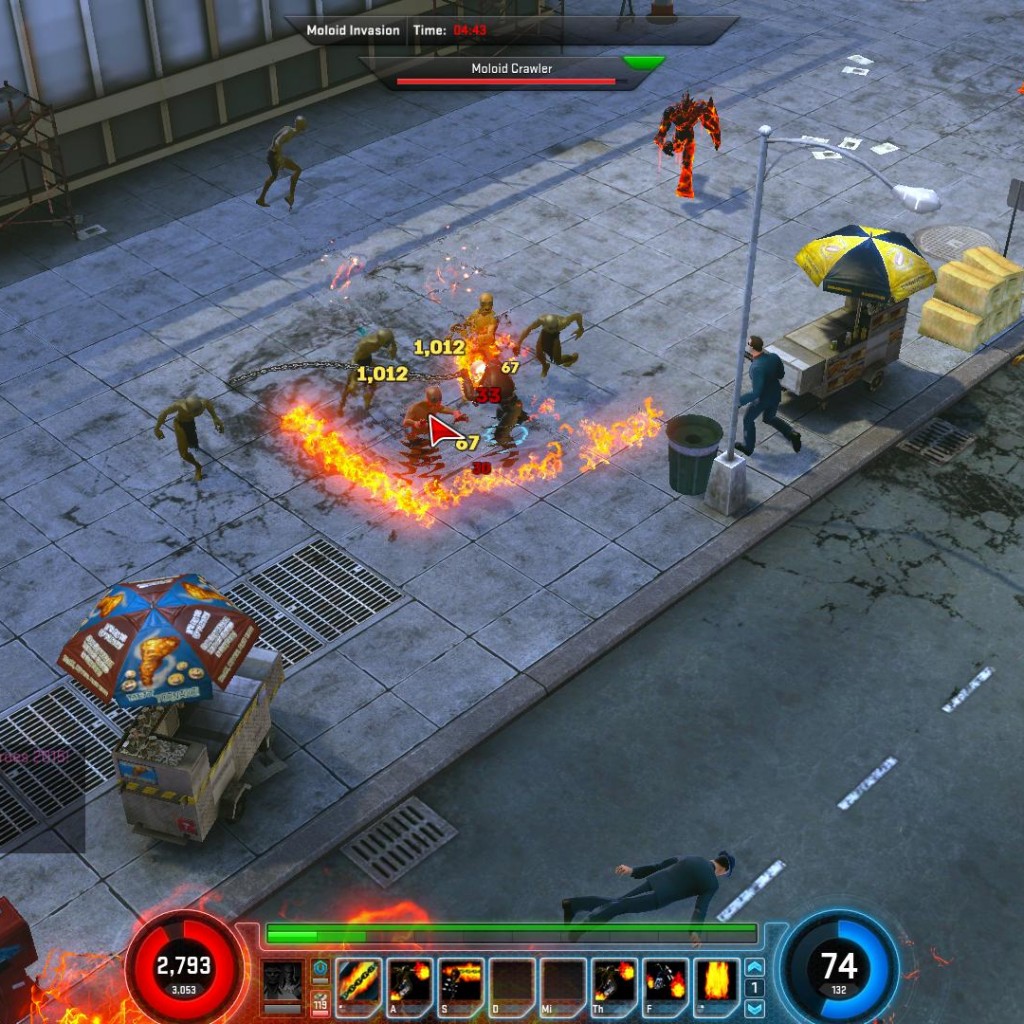Use the fire whip ability on S
Image resolution: width=1024 pixels, height=1024 pixels.
pos(460,981)
